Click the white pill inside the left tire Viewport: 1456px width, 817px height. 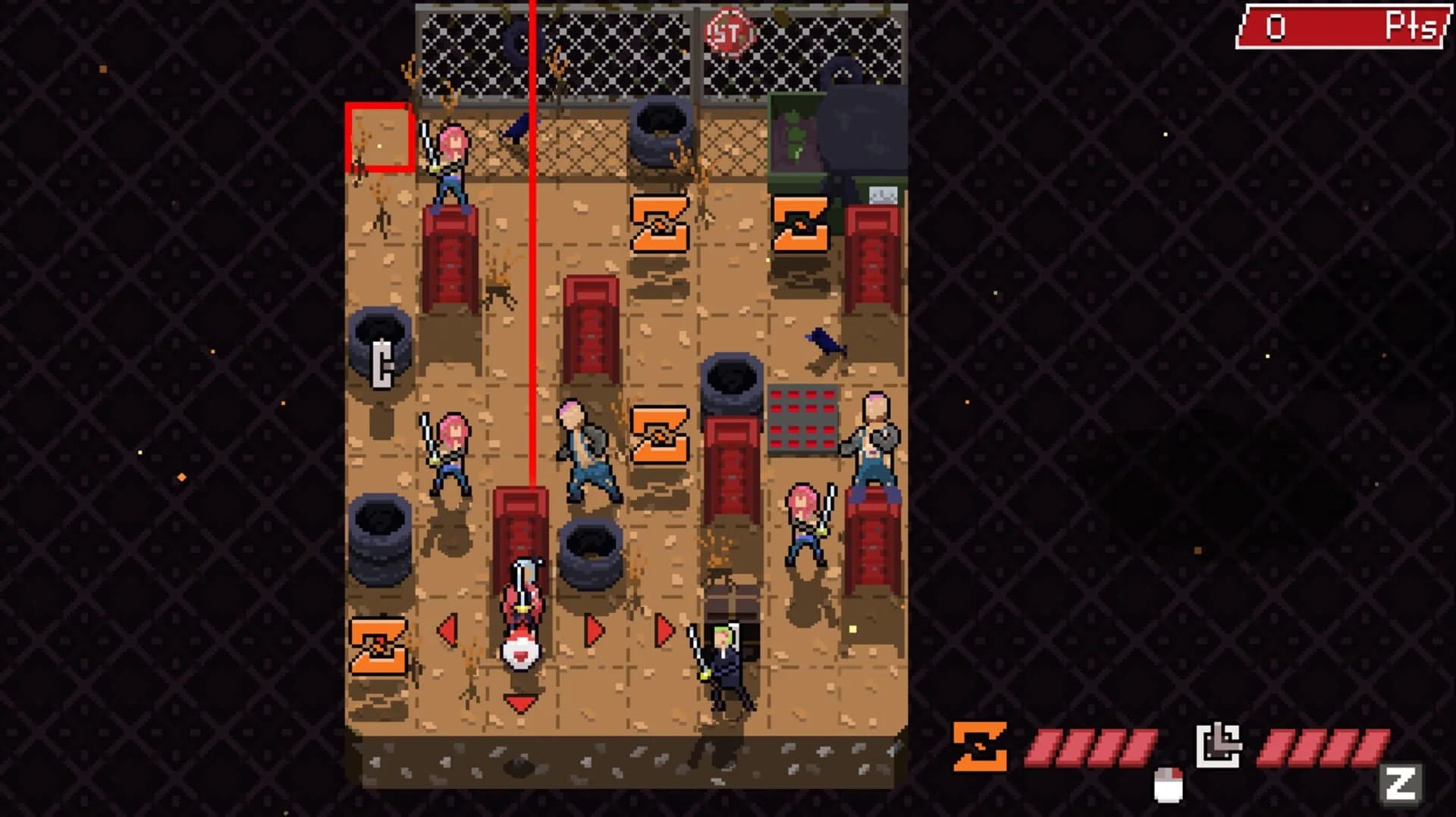(x=383, y=366)
